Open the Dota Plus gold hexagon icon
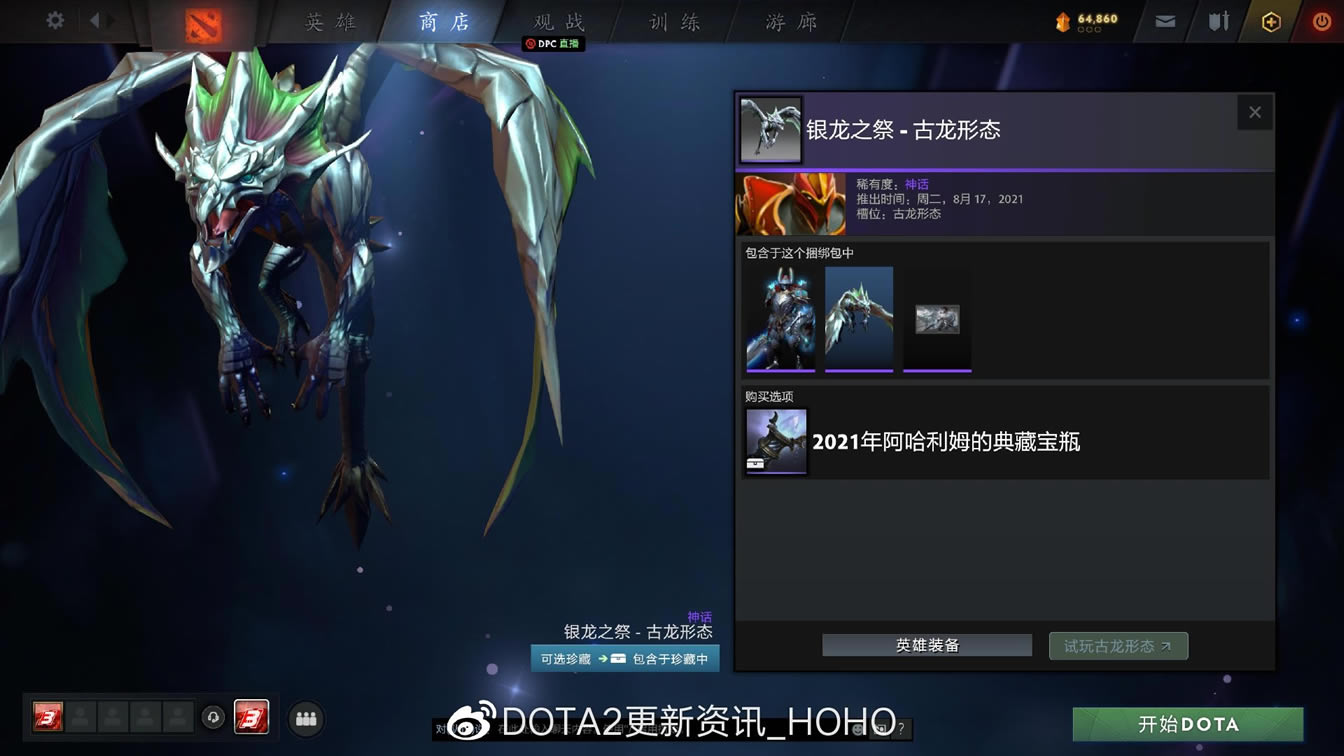The width and height of the screenshot is (1344, 756). tap(1268, 20)
